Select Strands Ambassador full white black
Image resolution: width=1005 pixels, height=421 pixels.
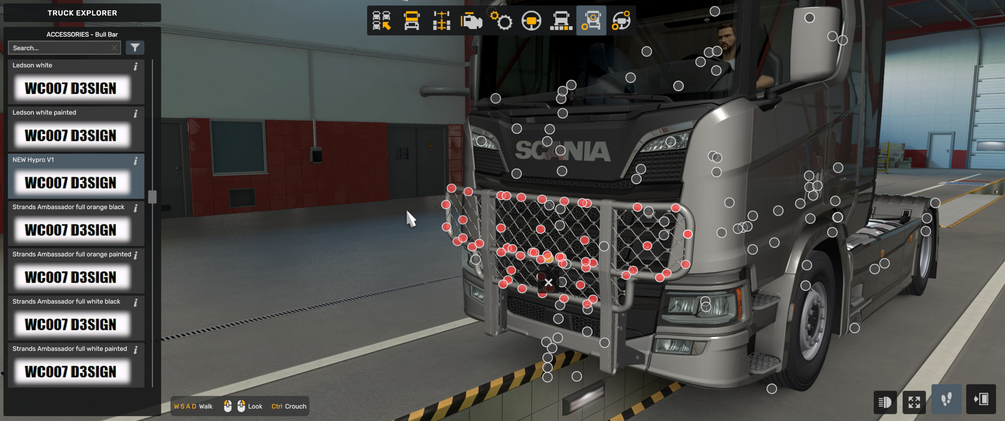[x=70, y=324]
